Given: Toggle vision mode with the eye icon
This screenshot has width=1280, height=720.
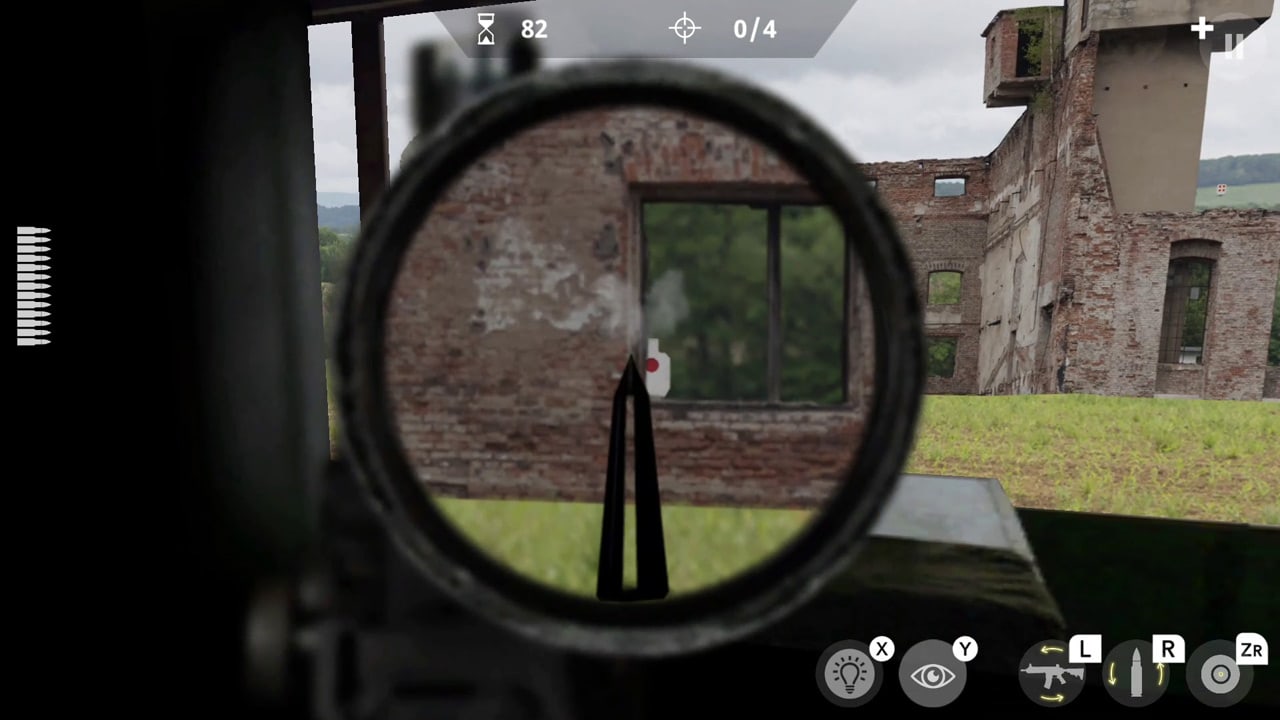Looking at the screenshot, I should tap(935, 672).
